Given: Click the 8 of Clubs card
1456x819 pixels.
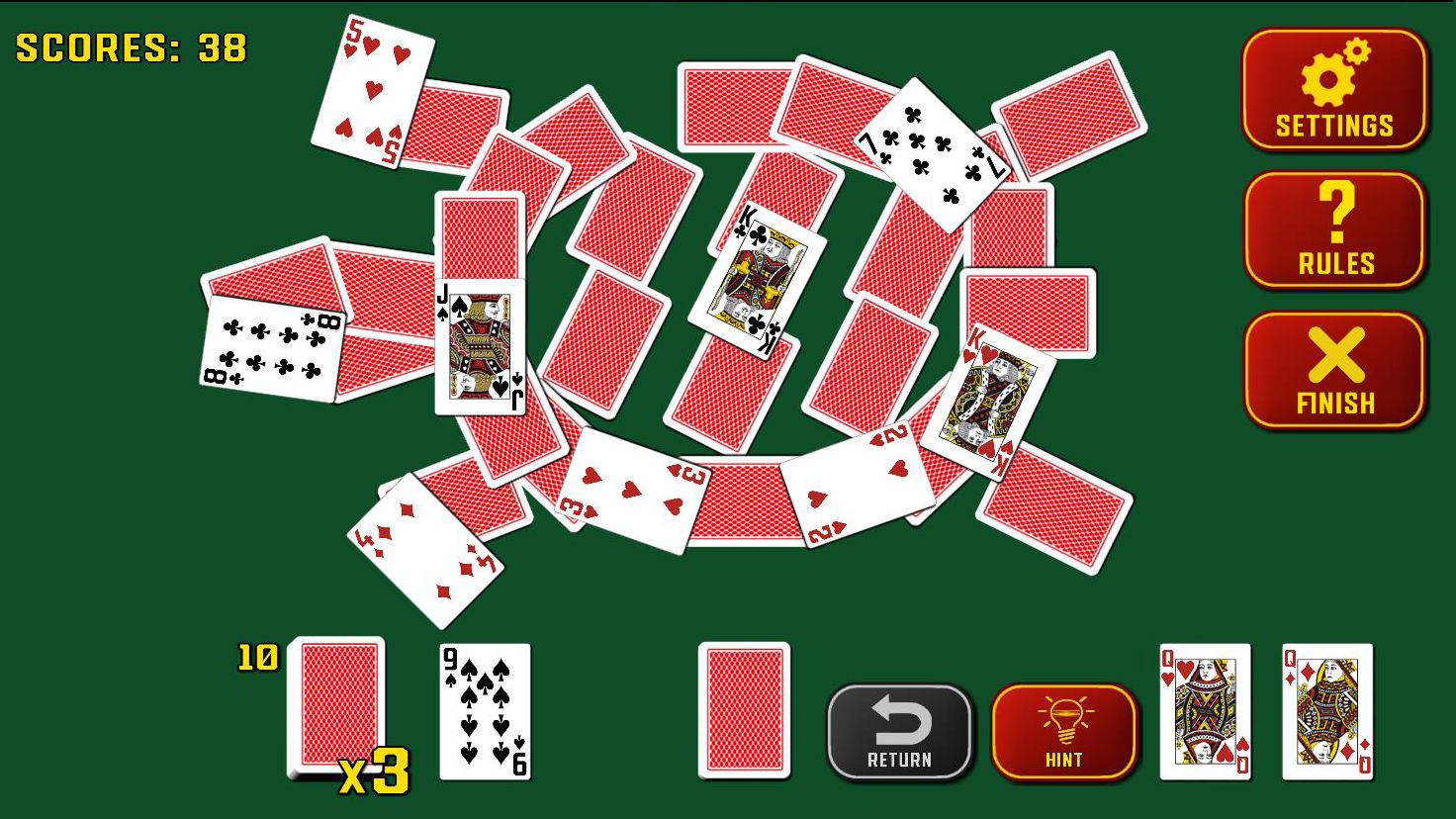Looking at the screenshot, I should (x=269, y=346).
